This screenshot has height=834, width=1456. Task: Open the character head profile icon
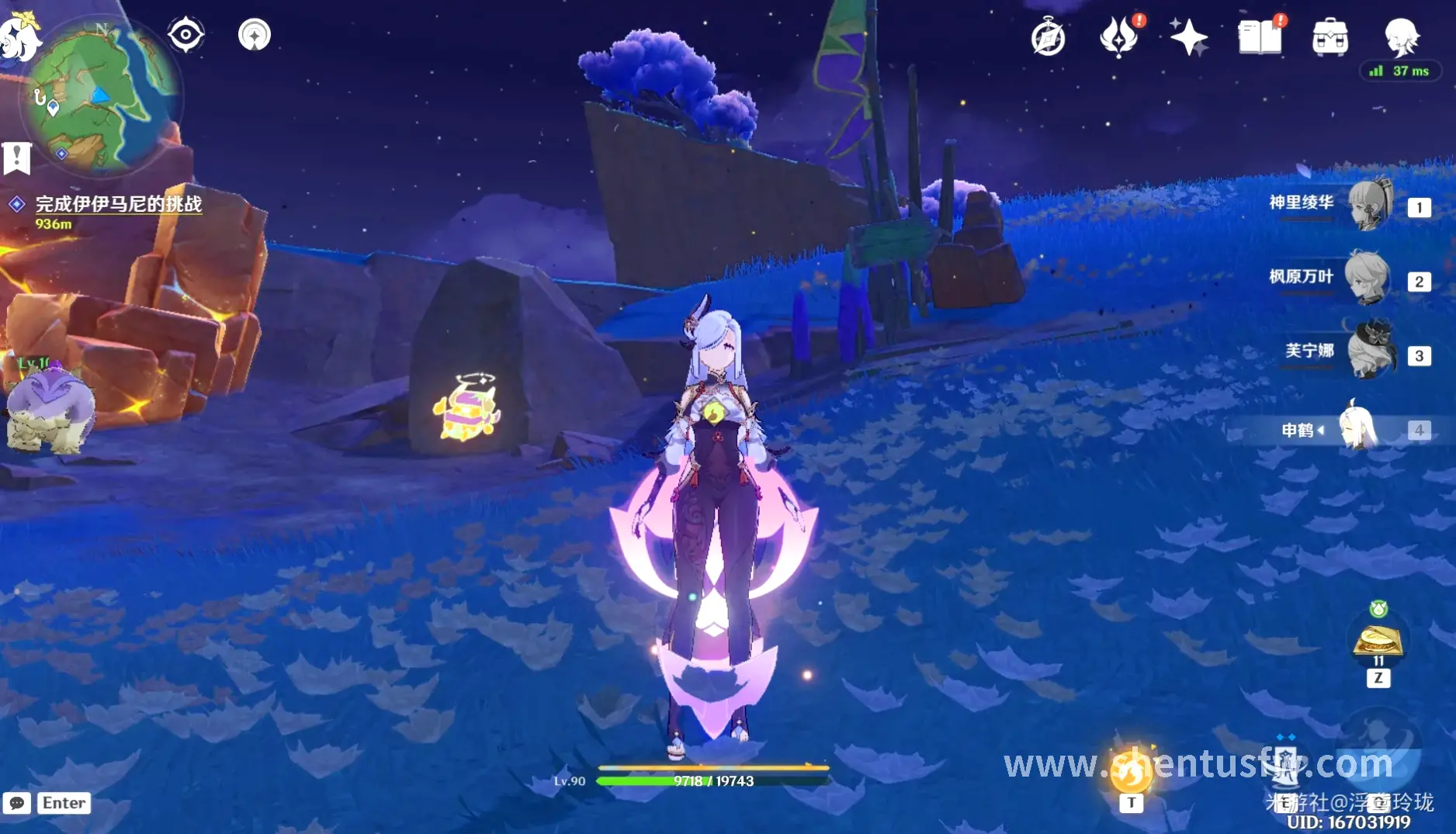[1402, 37]
